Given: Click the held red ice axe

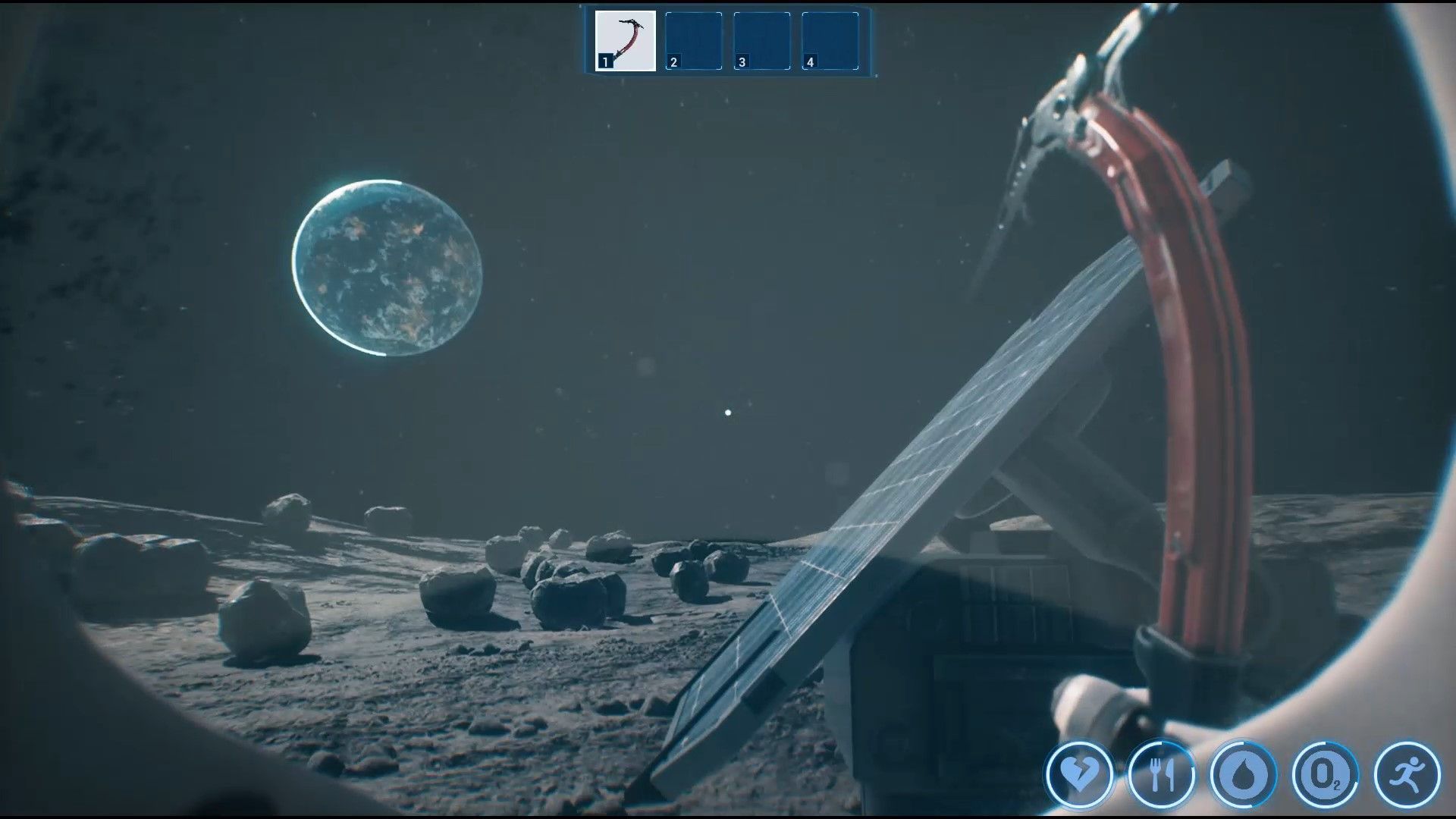Looking at the screenshot, I should coord(1153,303).
